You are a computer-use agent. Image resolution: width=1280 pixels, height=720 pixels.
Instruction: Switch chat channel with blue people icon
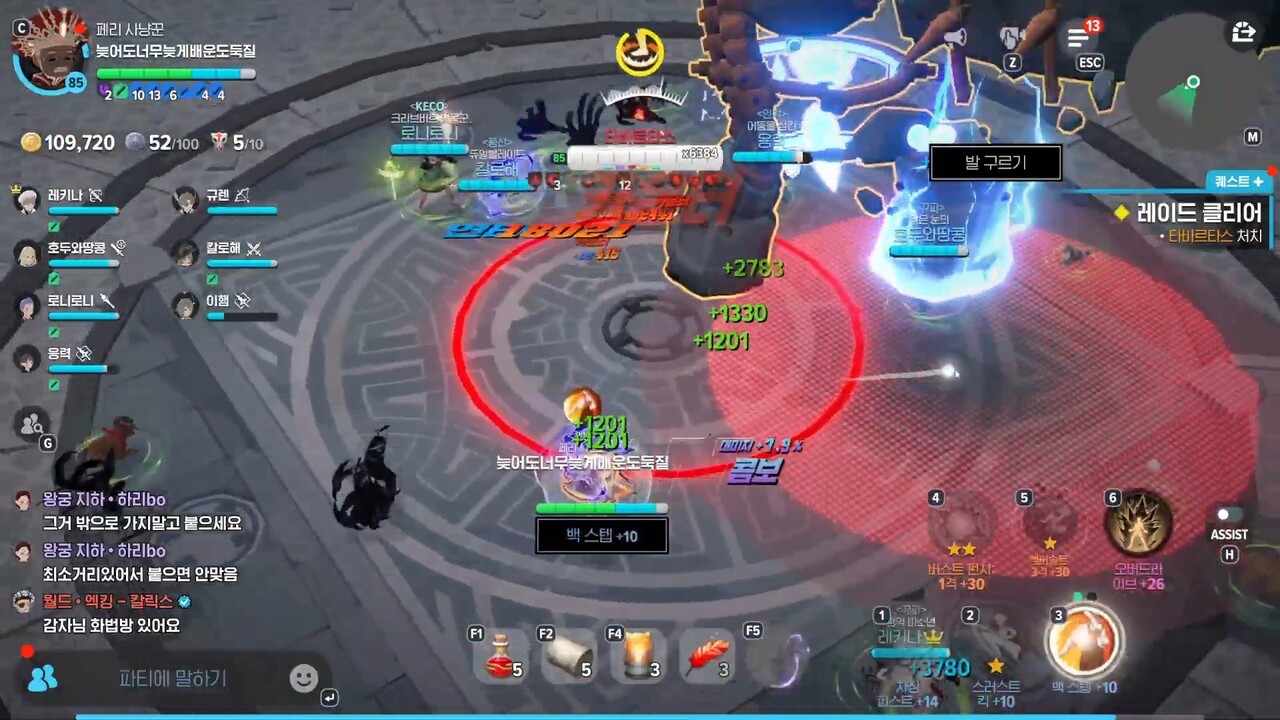(x=42, y=679)
